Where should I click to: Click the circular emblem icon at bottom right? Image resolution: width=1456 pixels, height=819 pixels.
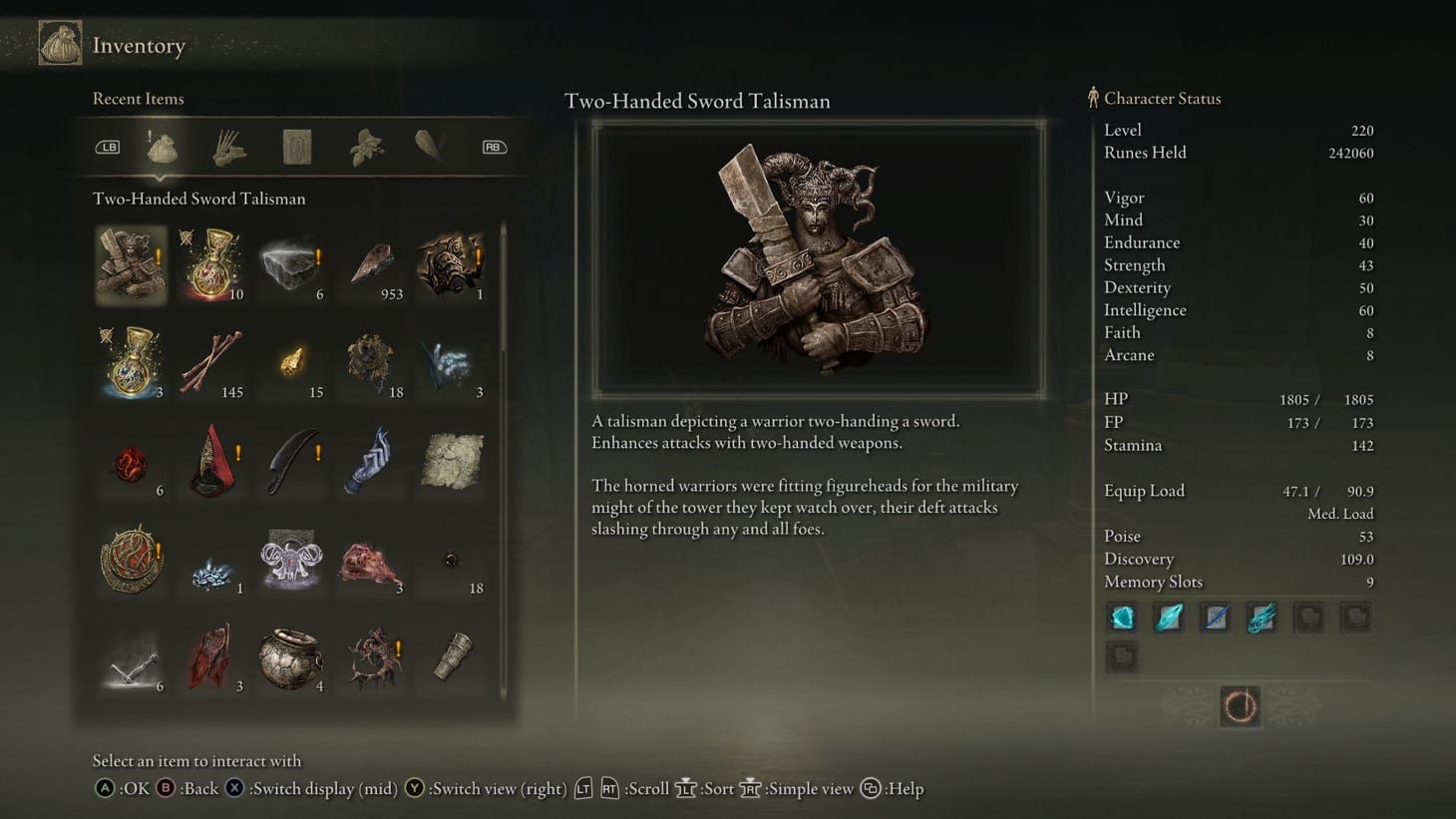(1240, 706)
